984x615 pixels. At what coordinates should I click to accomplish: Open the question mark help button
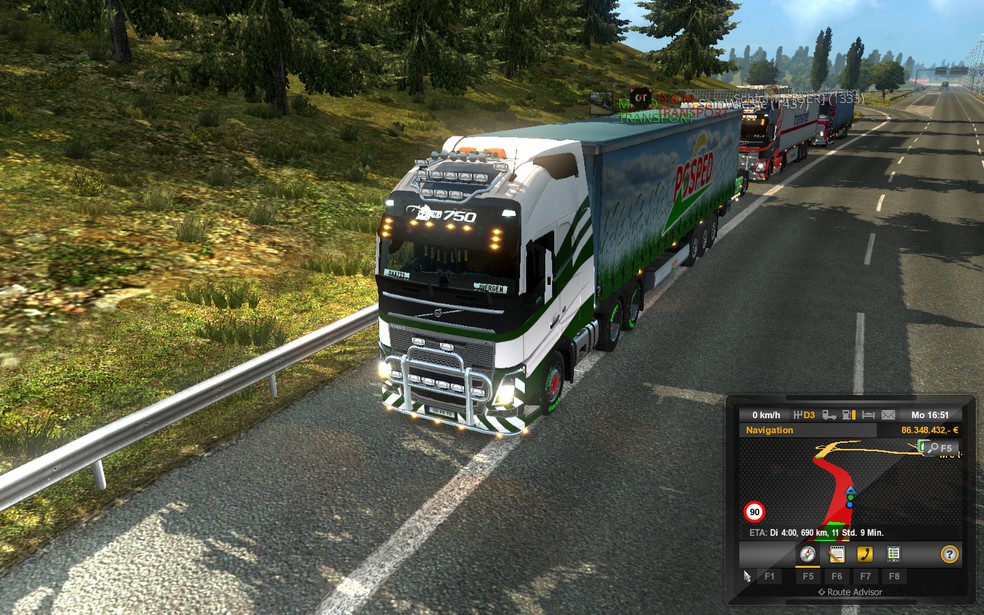pos(949,554)
